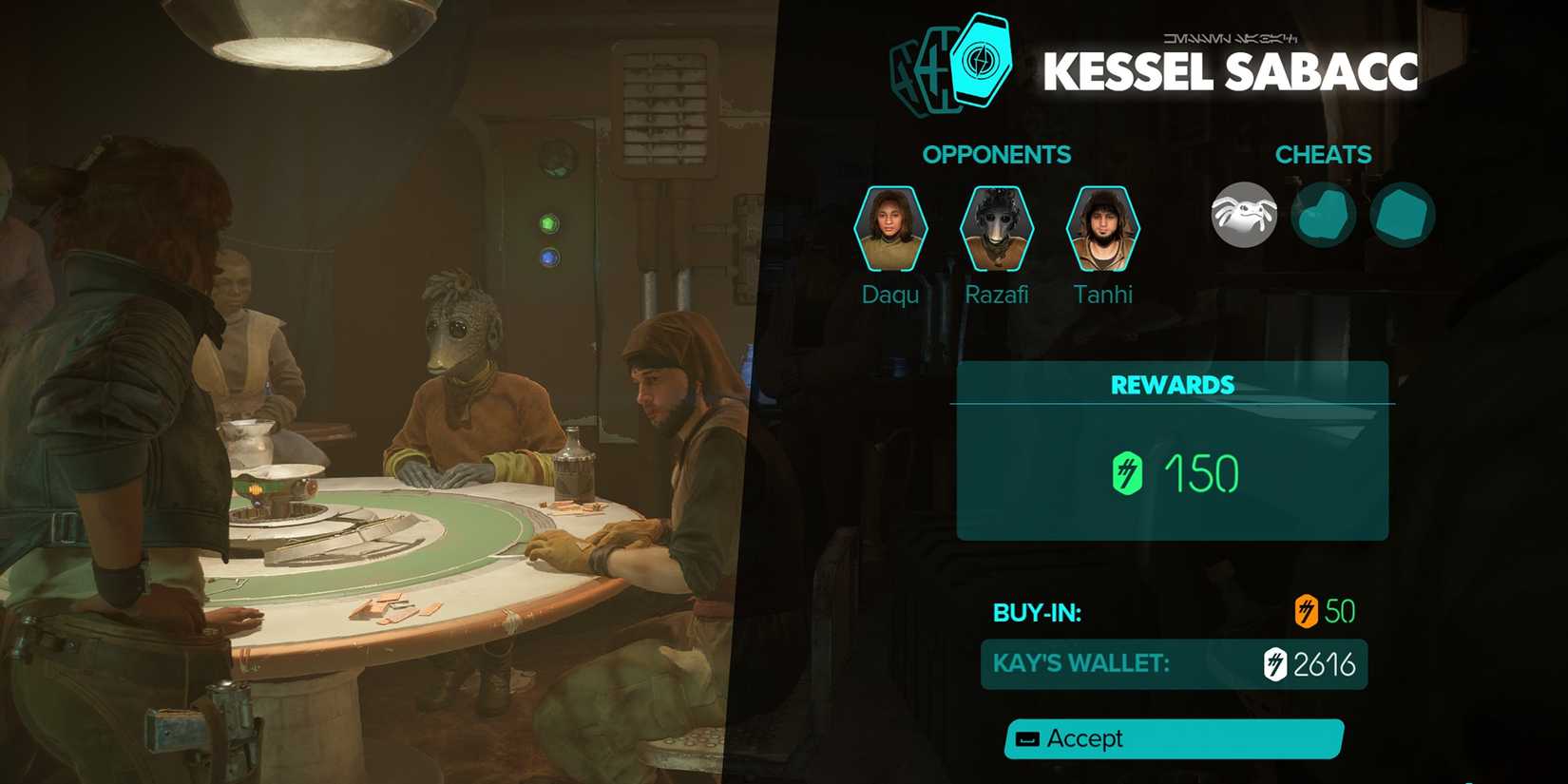Click the keyboard key icon on Accept button
The width and height of the screenshot is (1568, 784).
point(1028,739)
